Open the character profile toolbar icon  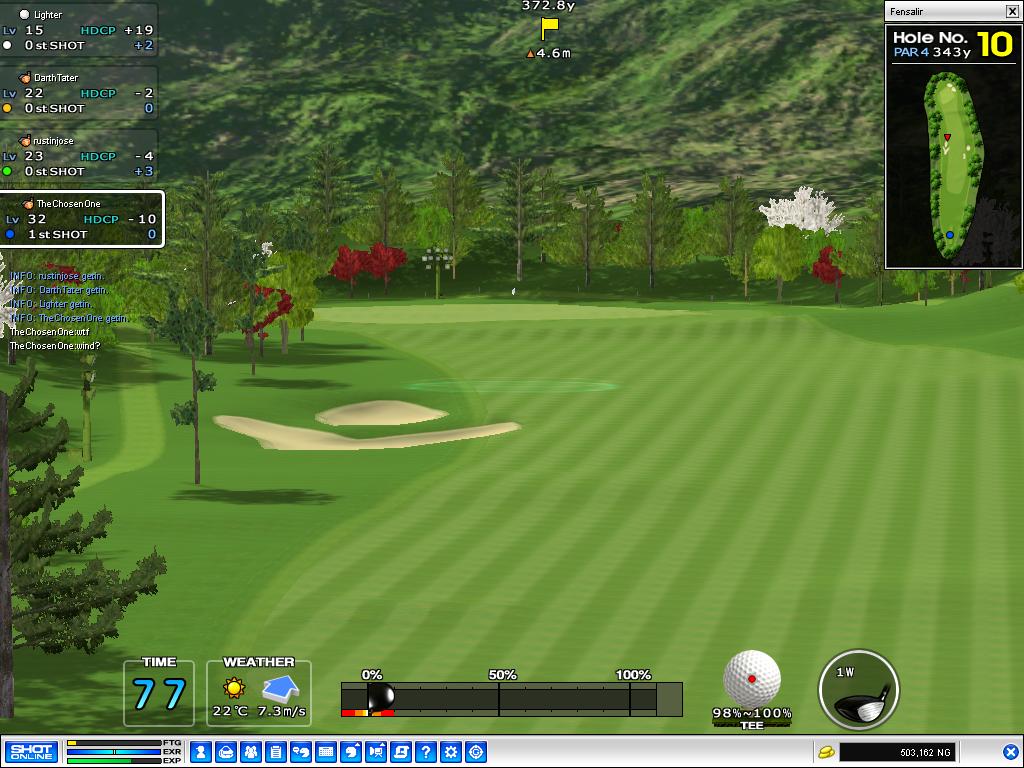pos(201,752)
